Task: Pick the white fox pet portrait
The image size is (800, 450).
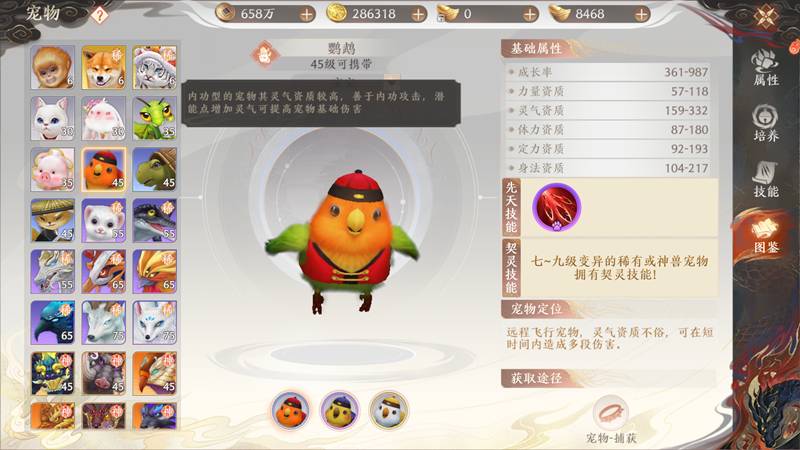Action: 154,322
